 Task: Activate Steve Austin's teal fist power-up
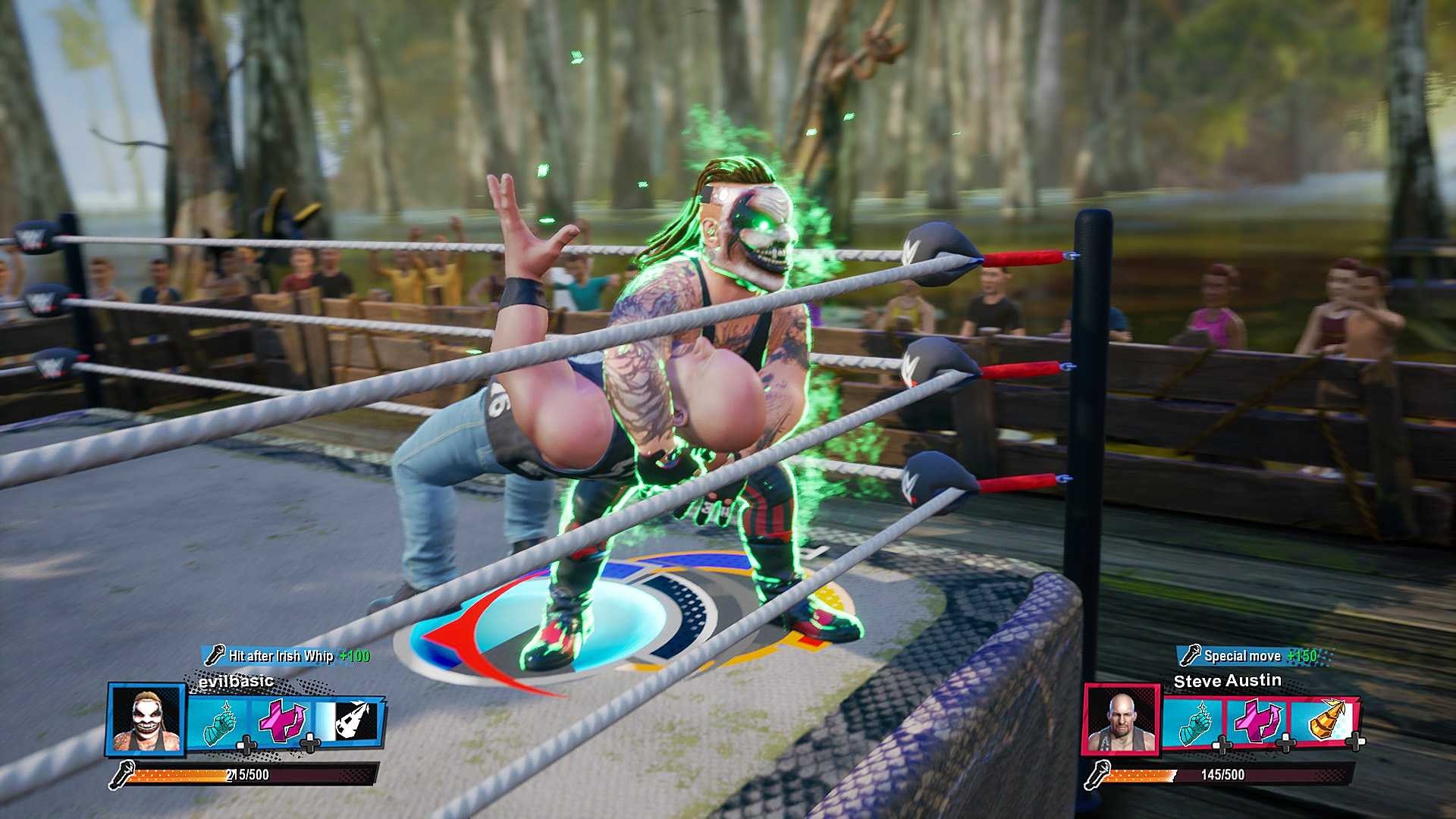pos(1194,723)
